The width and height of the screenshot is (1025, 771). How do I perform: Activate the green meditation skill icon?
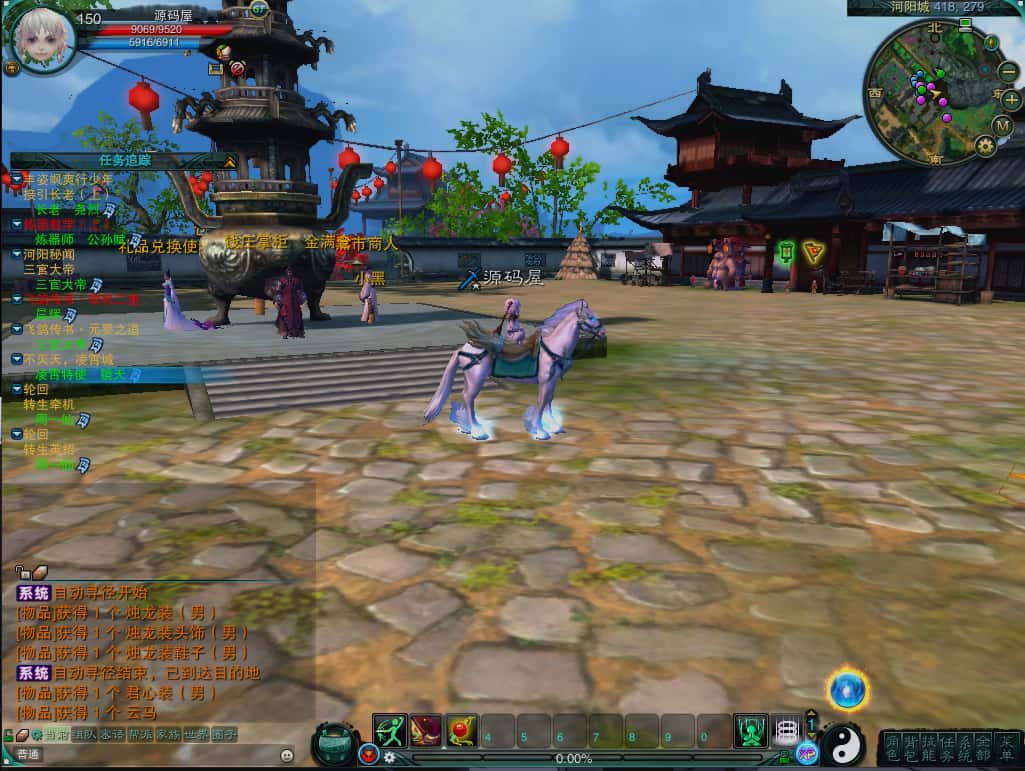coord(750,731)
